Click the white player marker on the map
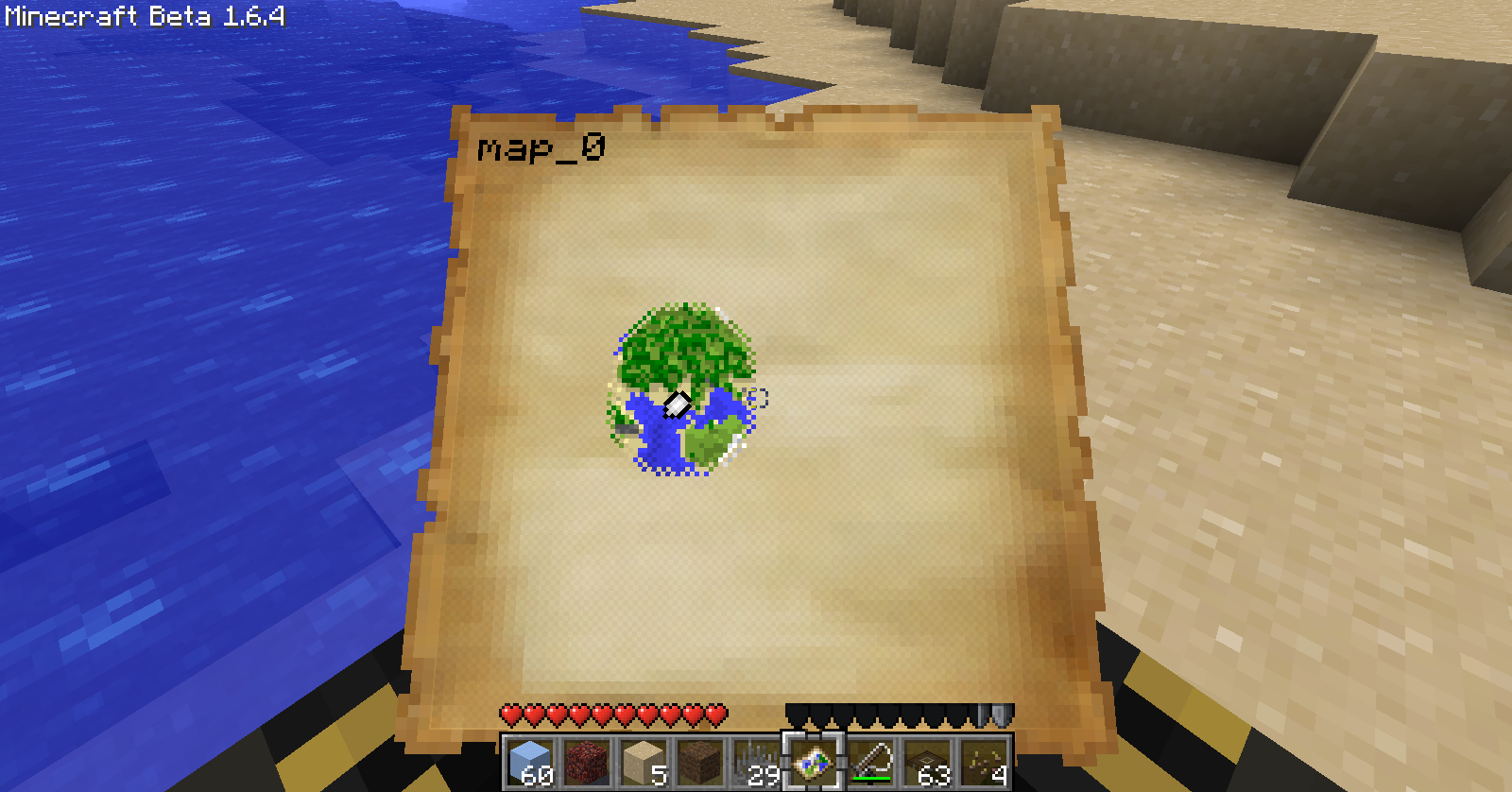 tap(676, 405)
